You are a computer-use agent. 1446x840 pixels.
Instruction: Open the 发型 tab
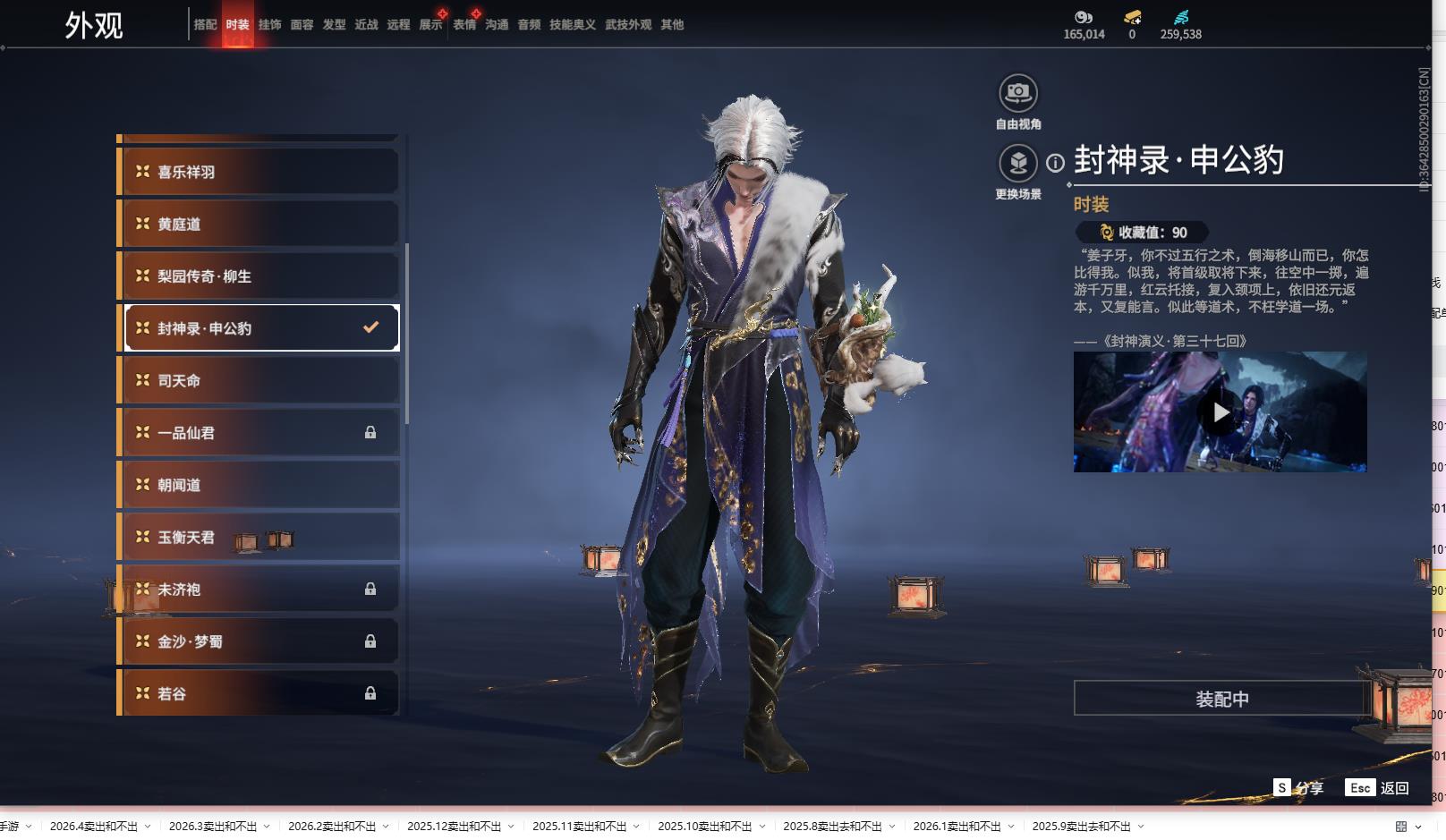pyautogui.click(x=334, y=25)
